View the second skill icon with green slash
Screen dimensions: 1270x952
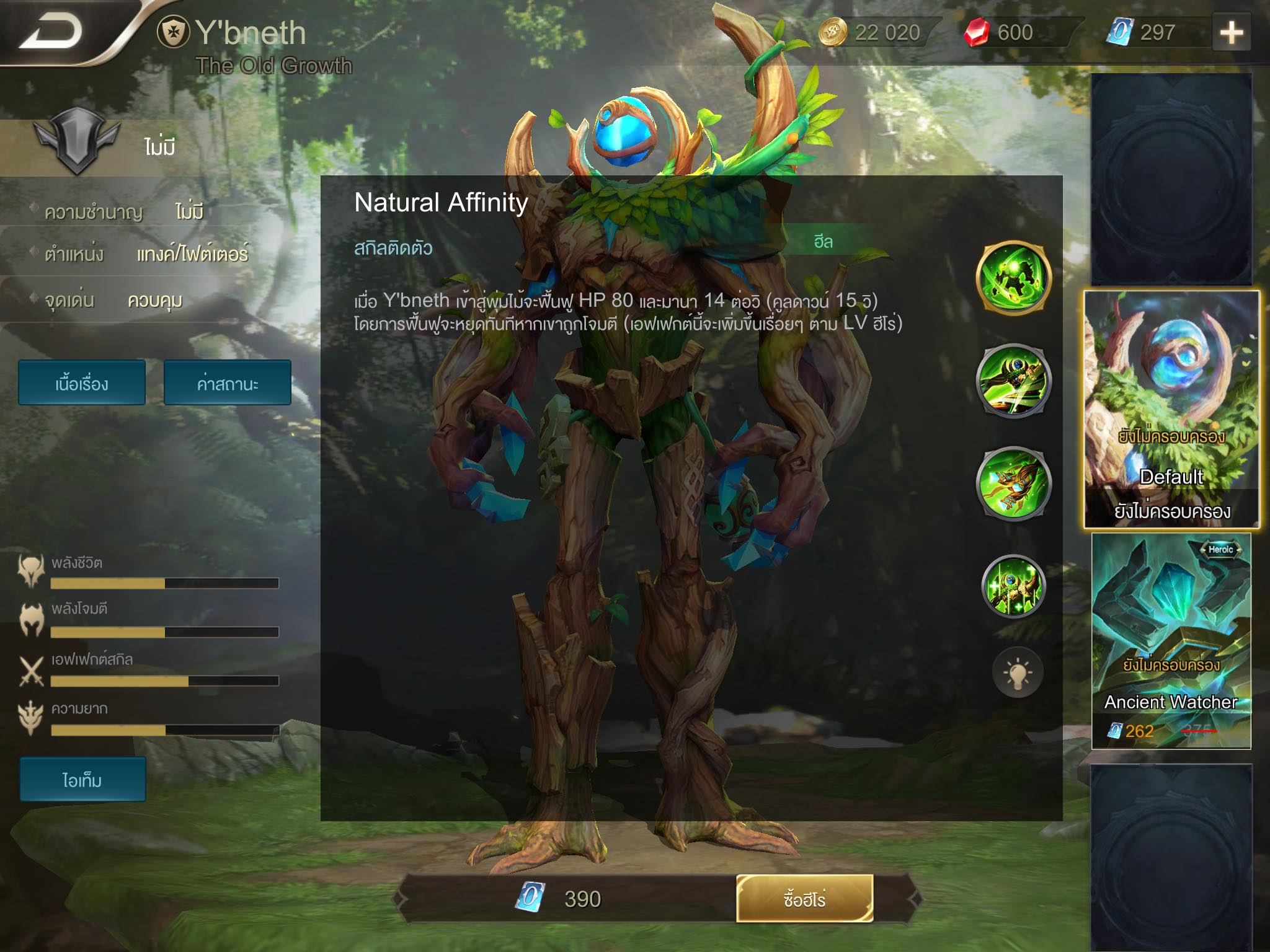(x=1013, y=380)
